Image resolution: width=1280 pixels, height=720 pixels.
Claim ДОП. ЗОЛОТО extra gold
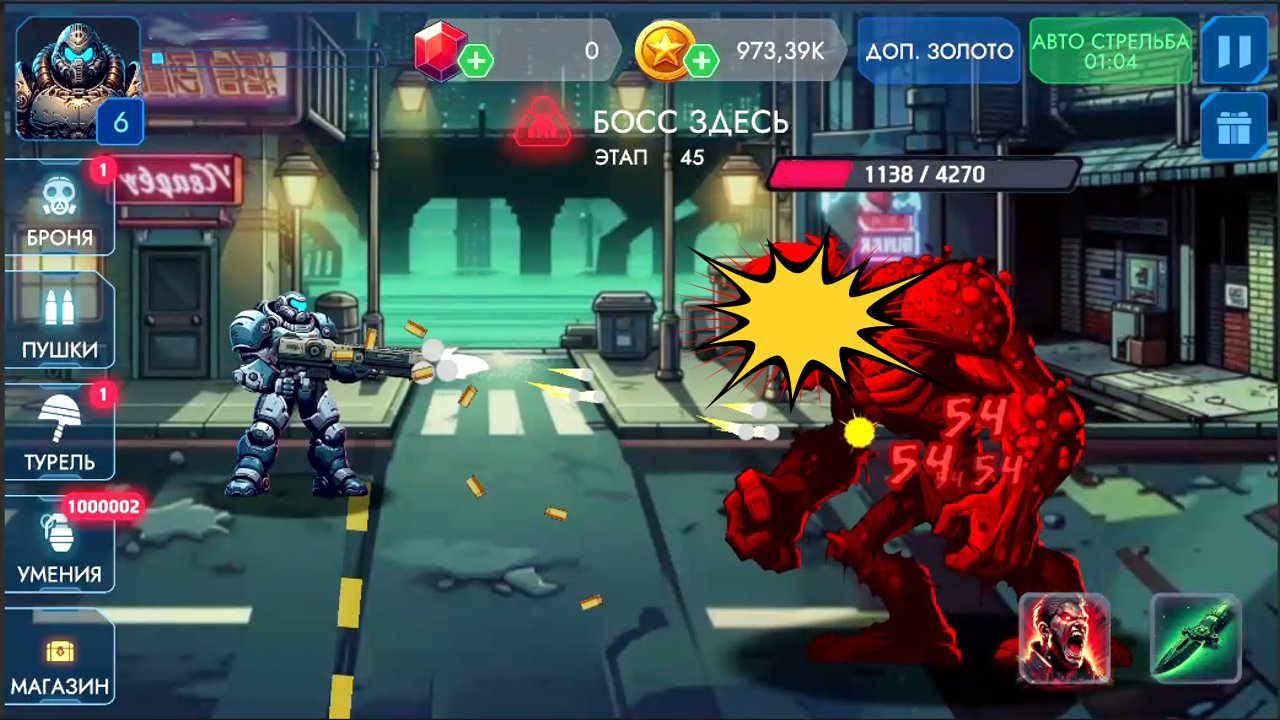click(938, 50)
